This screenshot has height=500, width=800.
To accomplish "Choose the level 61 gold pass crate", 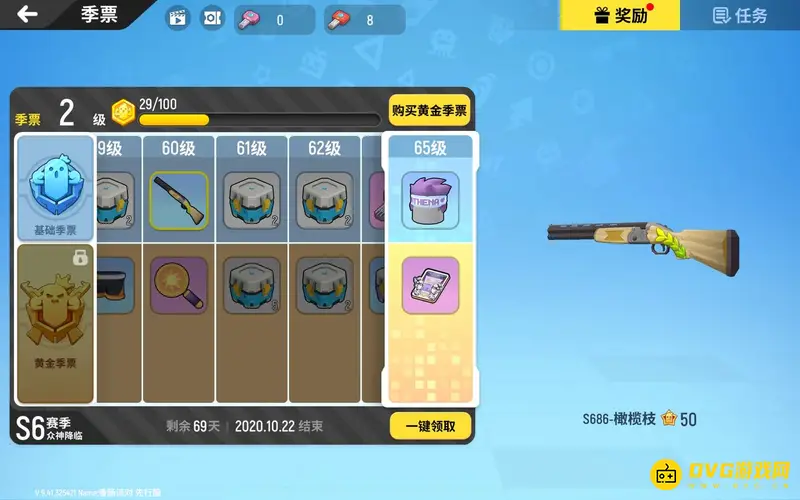I will click(x=252, y=285).
